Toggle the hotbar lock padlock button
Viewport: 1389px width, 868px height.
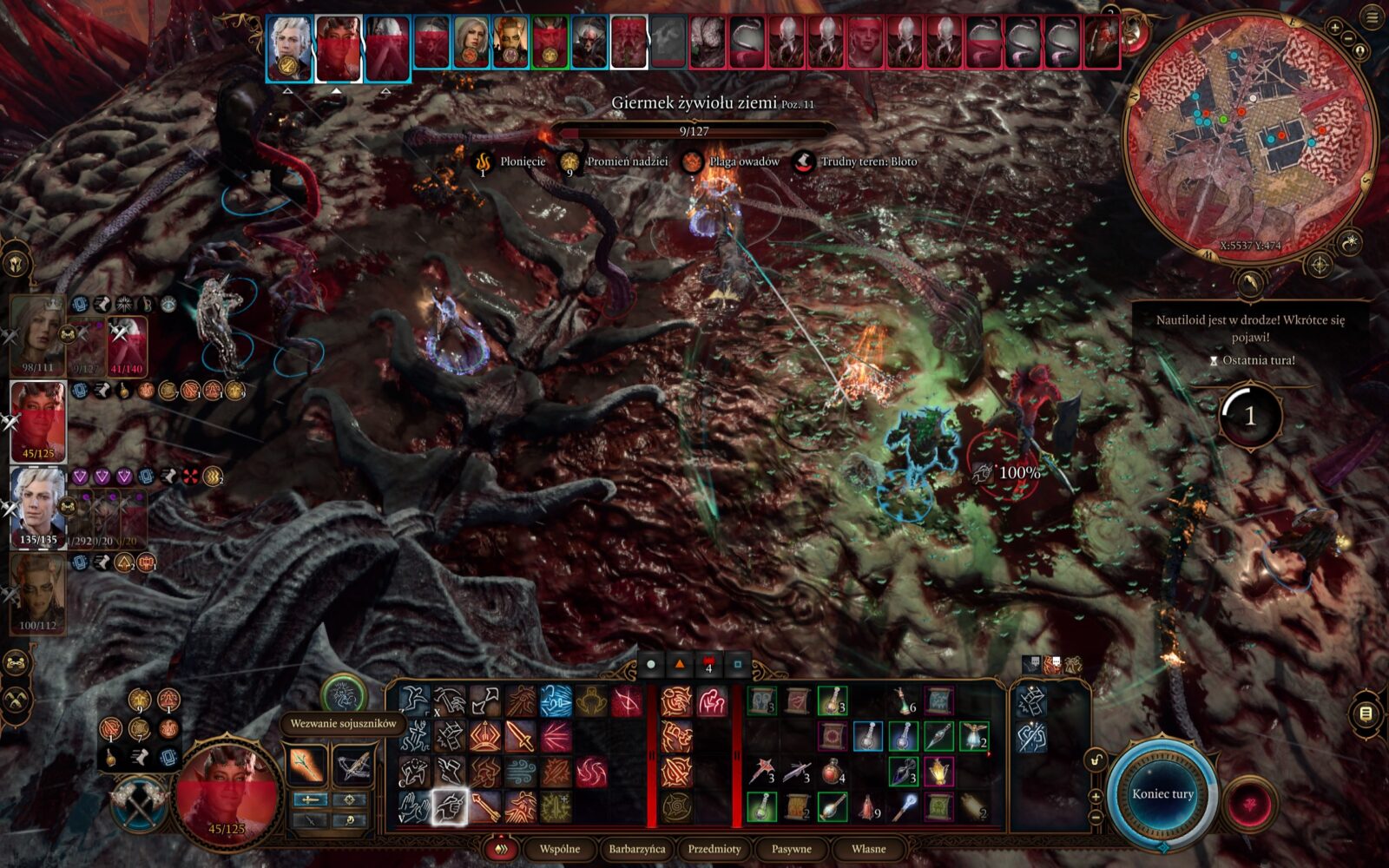[x=1096, y=760]
